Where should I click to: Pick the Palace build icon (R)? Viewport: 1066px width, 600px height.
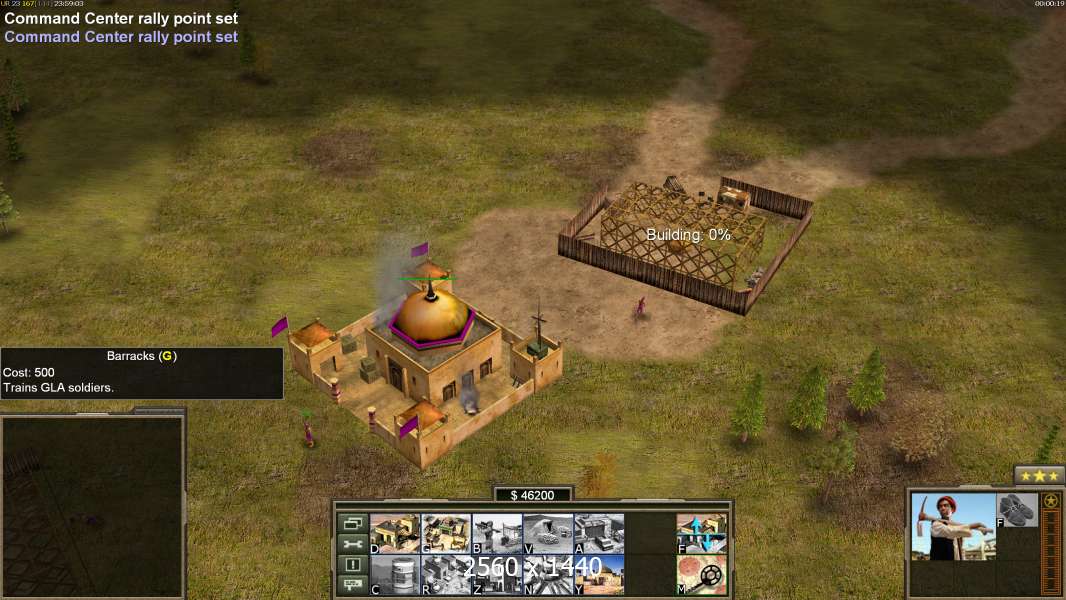446,575
